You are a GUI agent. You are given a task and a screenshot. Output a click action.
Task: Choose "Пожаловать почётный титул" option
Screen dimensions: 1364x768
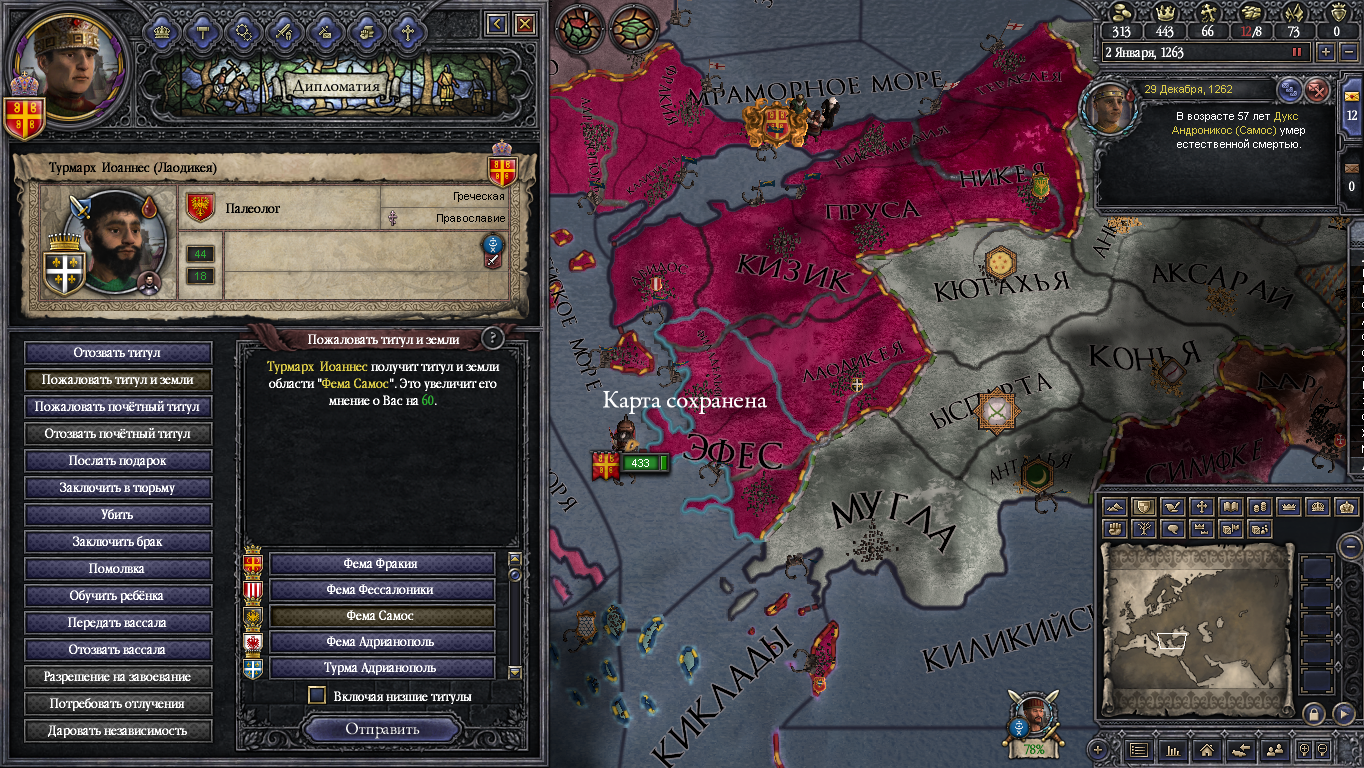pos(118,407)
